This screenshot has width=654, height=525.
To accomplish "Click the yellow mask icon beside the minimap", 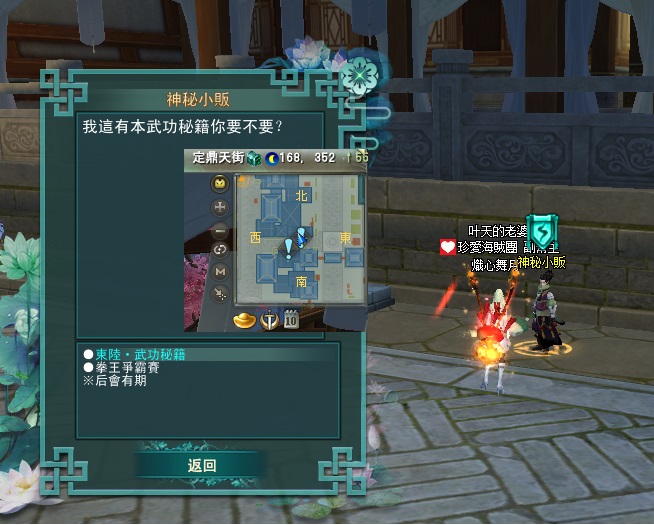I will coord(221,185).
